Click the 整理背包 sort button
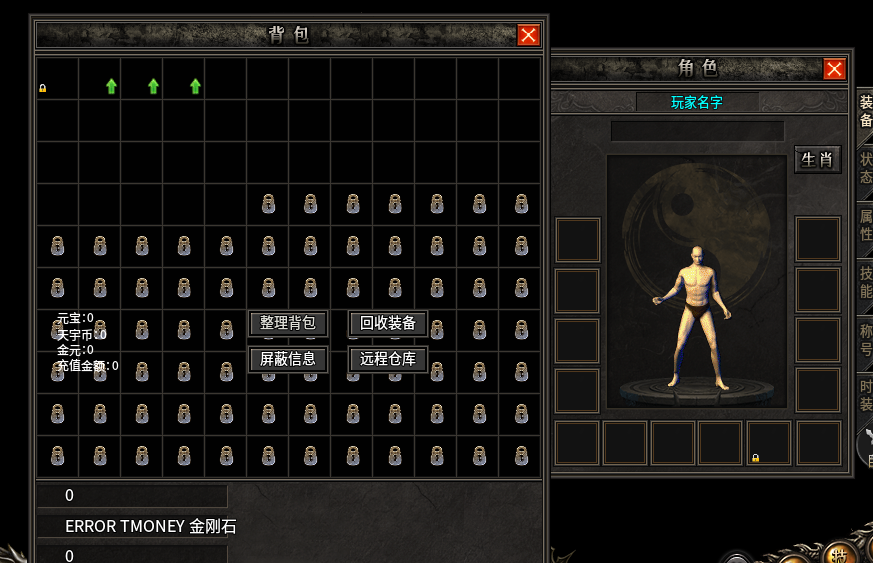This screenshot has width=873, height=563. pyautogui.click(x=288, y=323)
